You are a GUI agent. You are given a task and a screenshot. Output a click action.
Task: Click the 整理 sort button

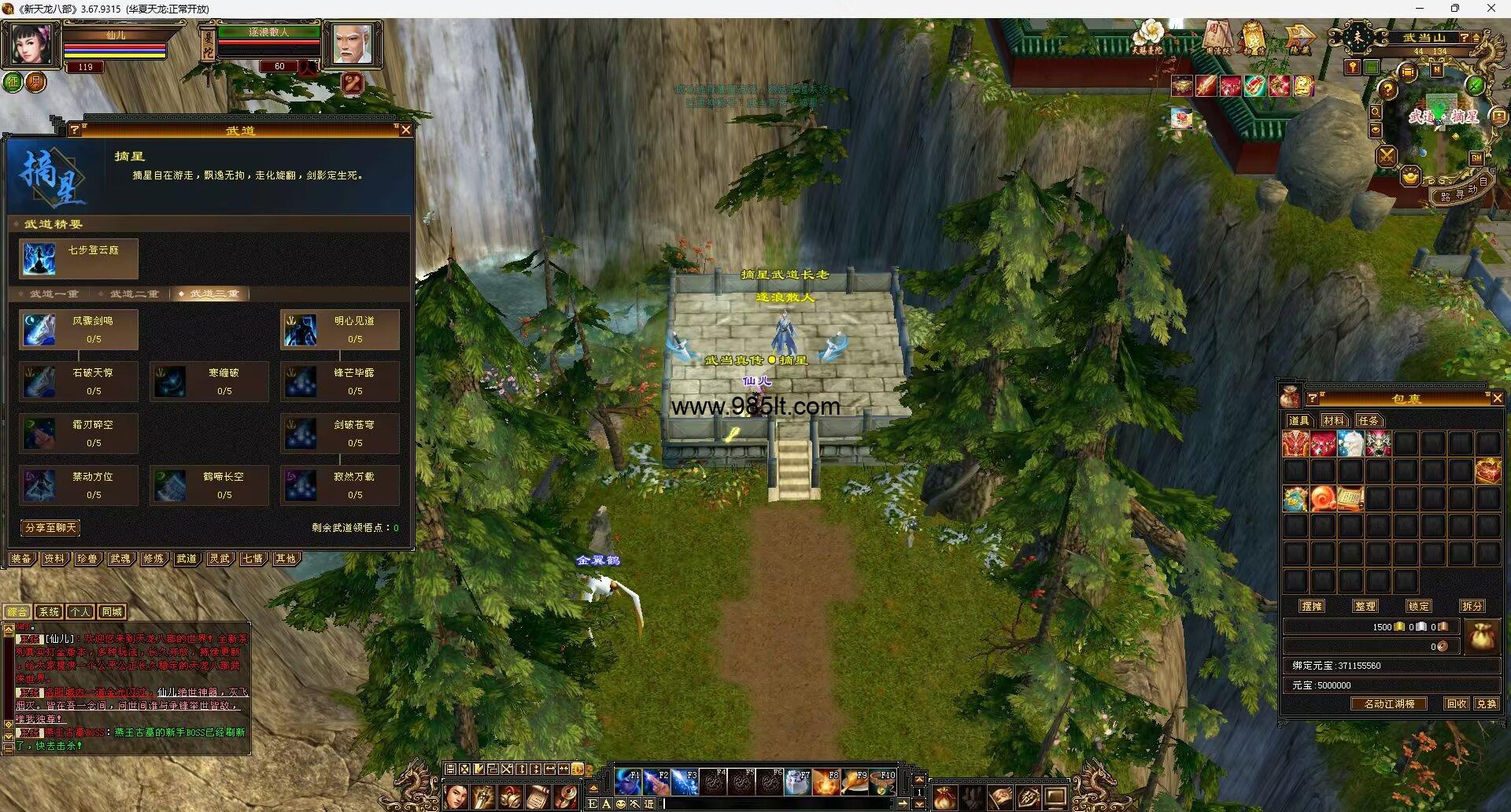coord(1365,606)
